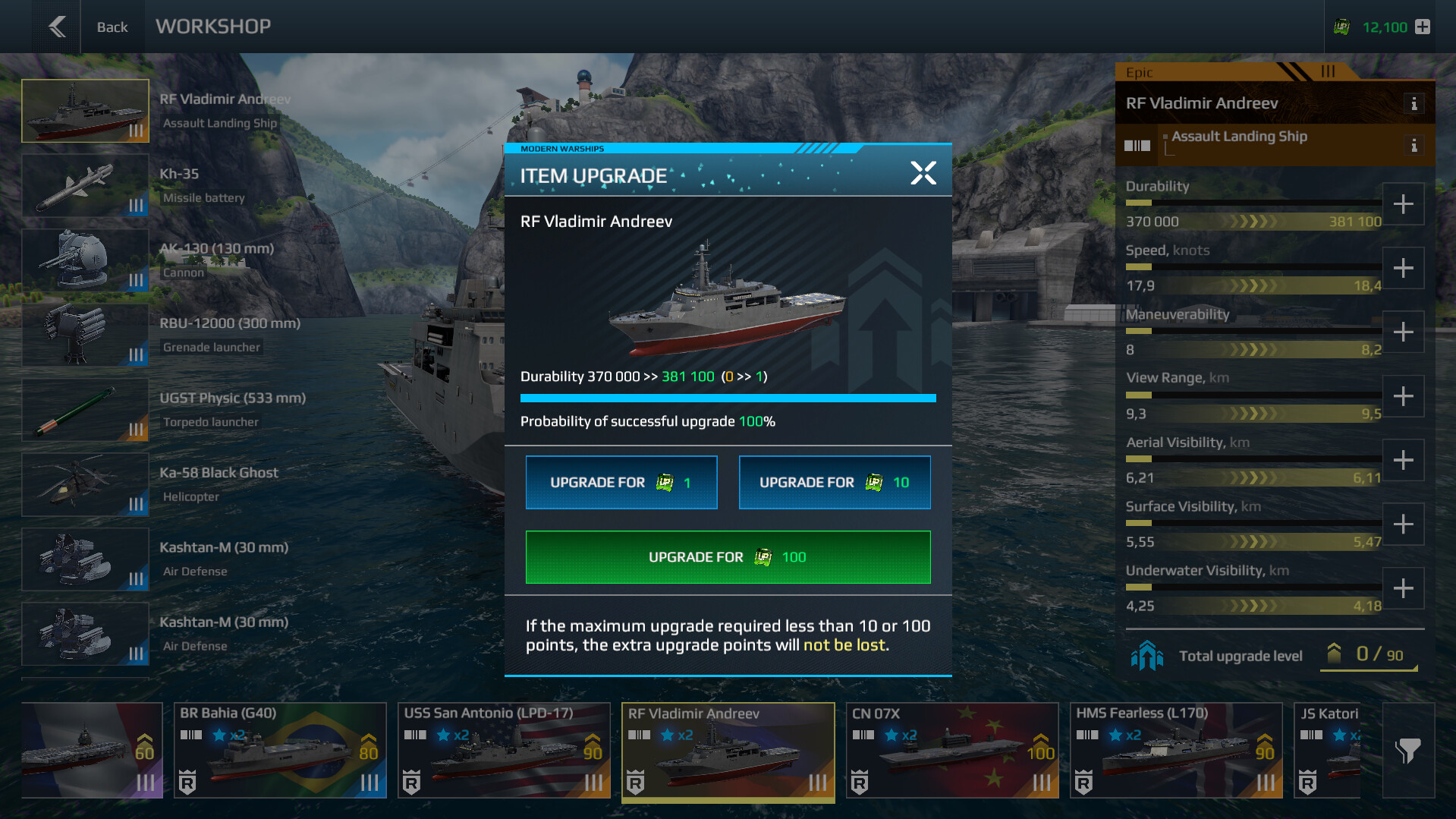This screenshot has height=819, width=1456.
Task: Upgrade for 1 upgrade point
Action: (621, 482)
